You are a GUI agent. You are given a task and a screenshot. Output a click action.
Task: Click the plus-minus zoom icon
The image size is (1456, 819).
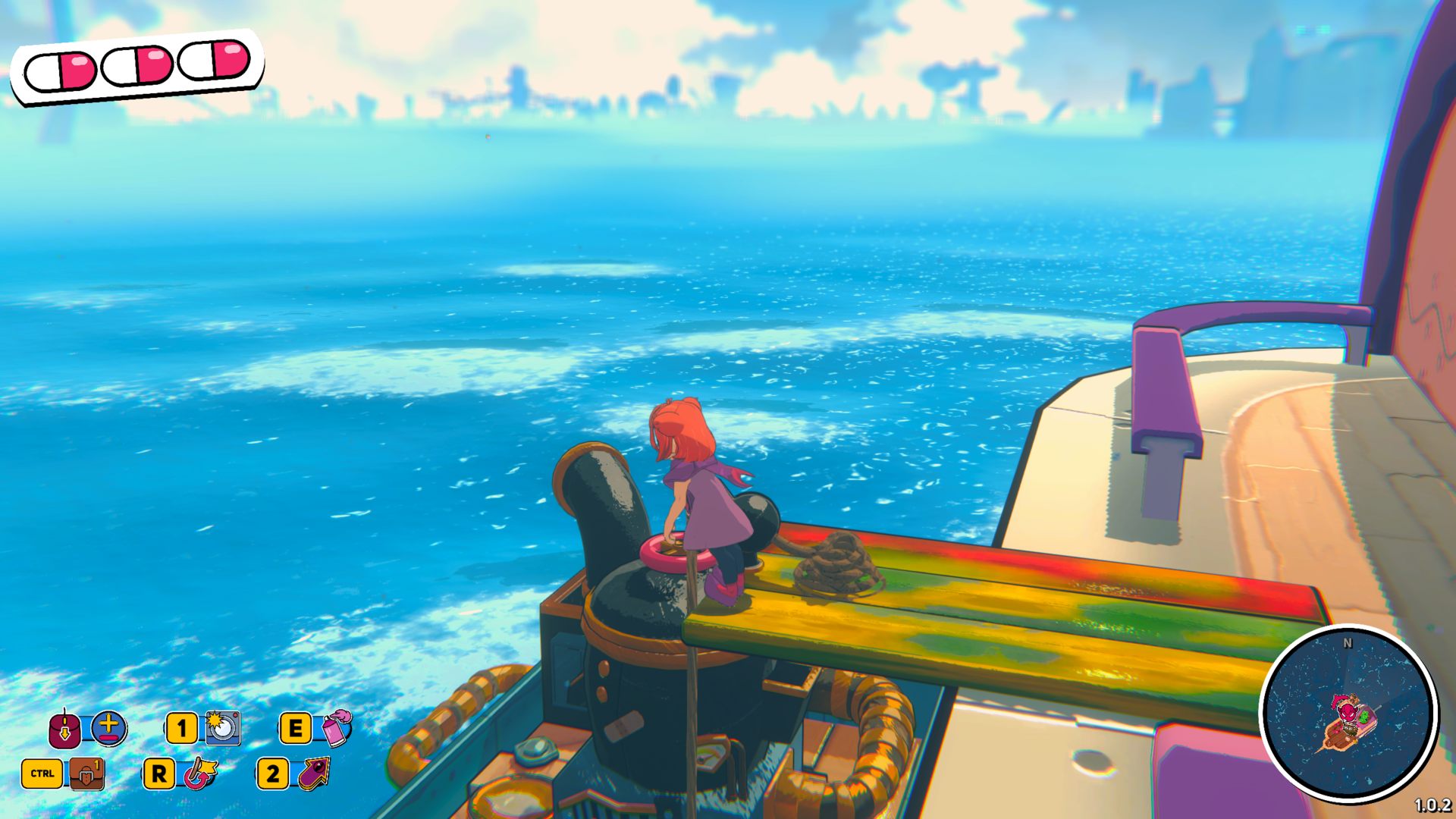click(109, 728)
